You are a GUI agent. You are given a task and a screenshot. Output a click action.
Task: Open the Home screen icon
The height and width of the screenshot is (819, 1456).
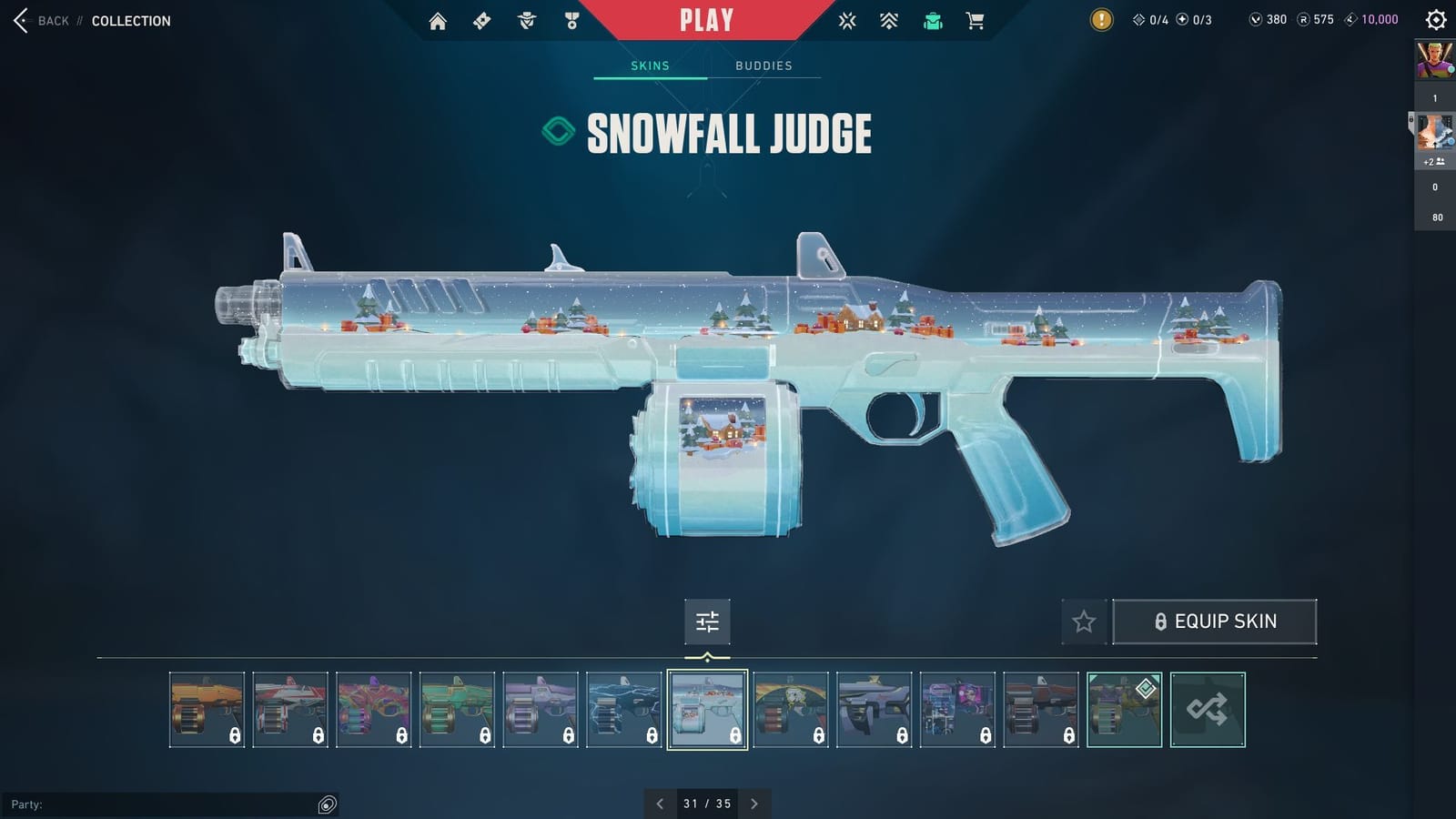[438, 20]
